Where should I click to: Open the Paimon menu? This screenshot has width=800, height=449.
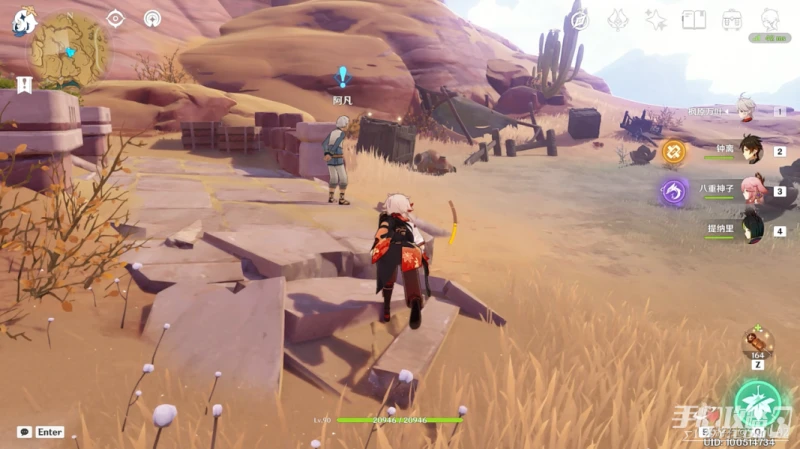[x=22, y=21]
